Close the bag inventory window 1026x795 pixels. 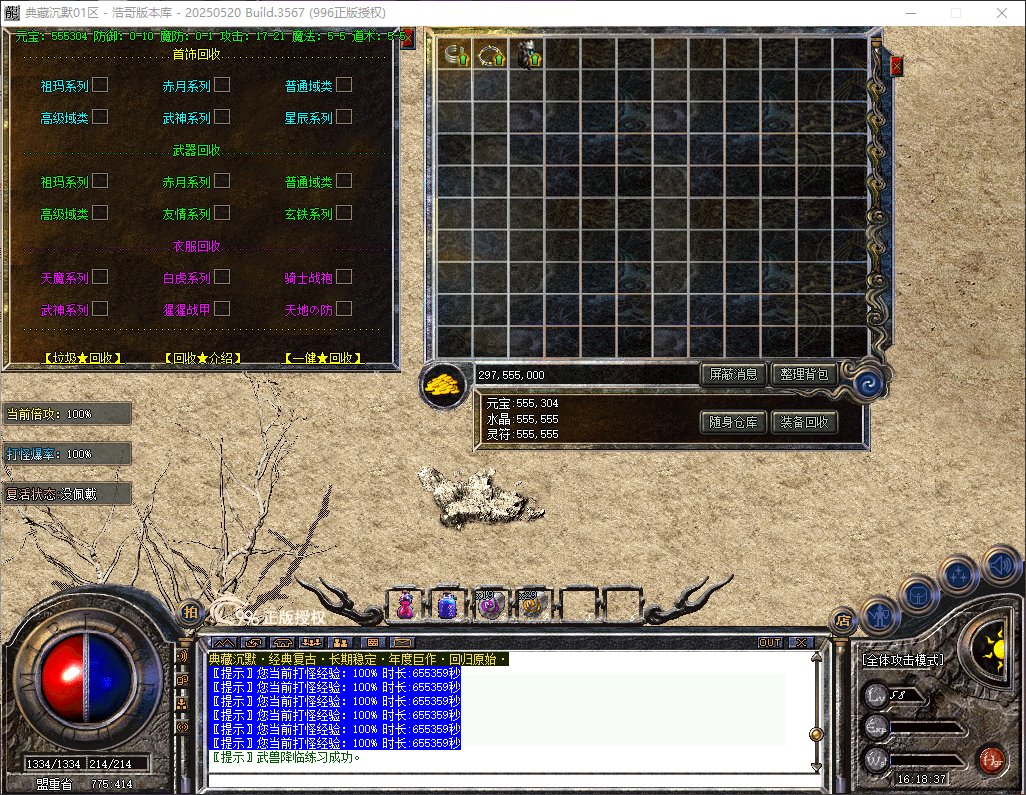(896, 66)
